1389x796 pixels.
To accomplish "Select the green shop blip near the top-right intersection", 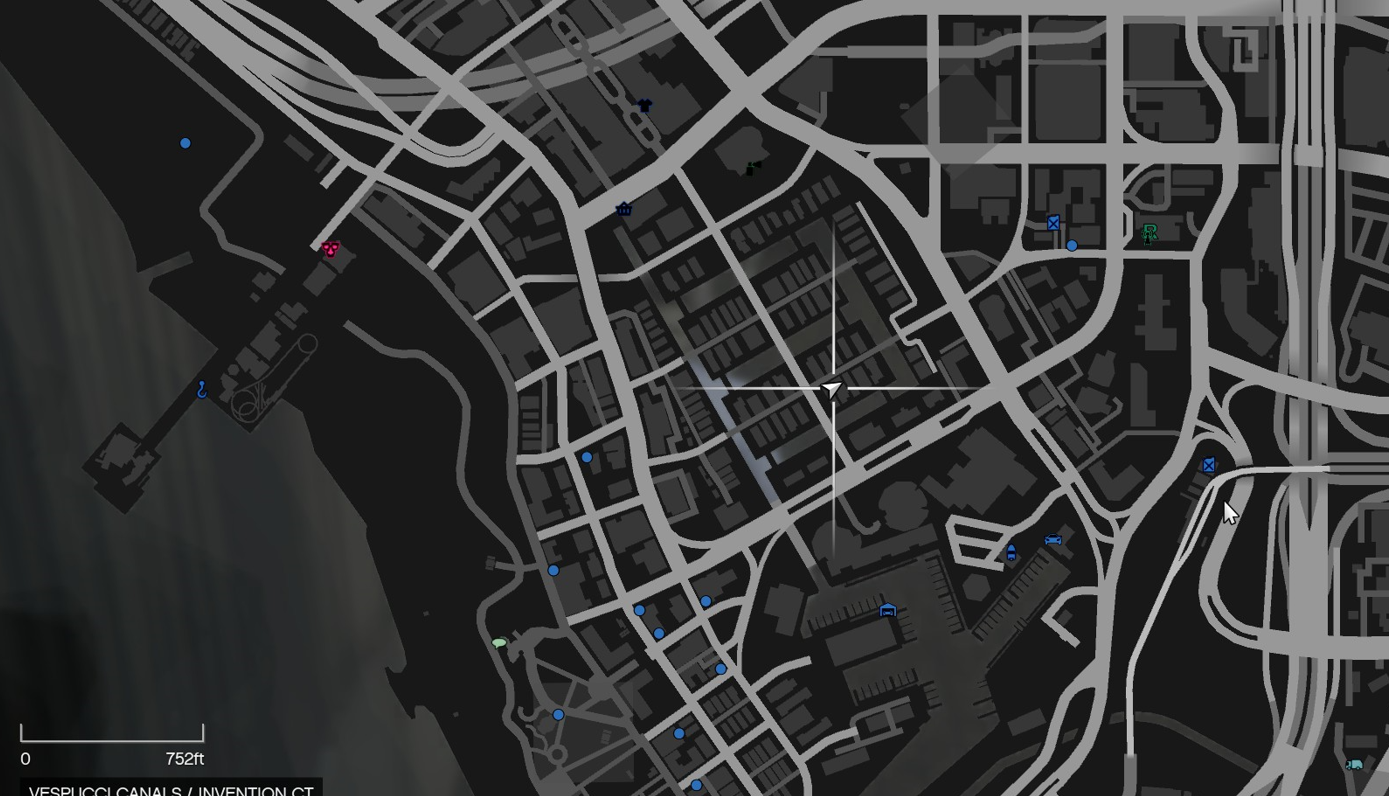I will (1149, 233).
